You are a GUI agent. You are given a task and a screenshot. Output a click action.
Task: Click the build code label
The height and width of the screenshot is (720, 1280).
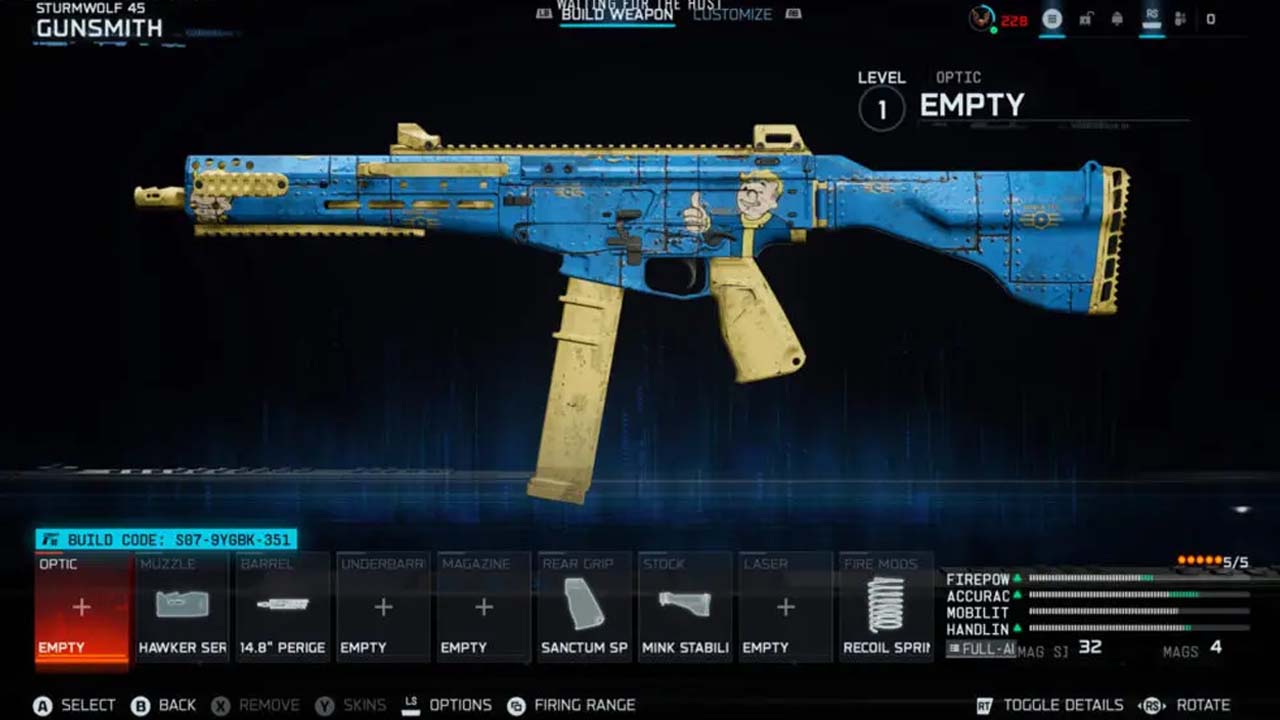[167, 540]
